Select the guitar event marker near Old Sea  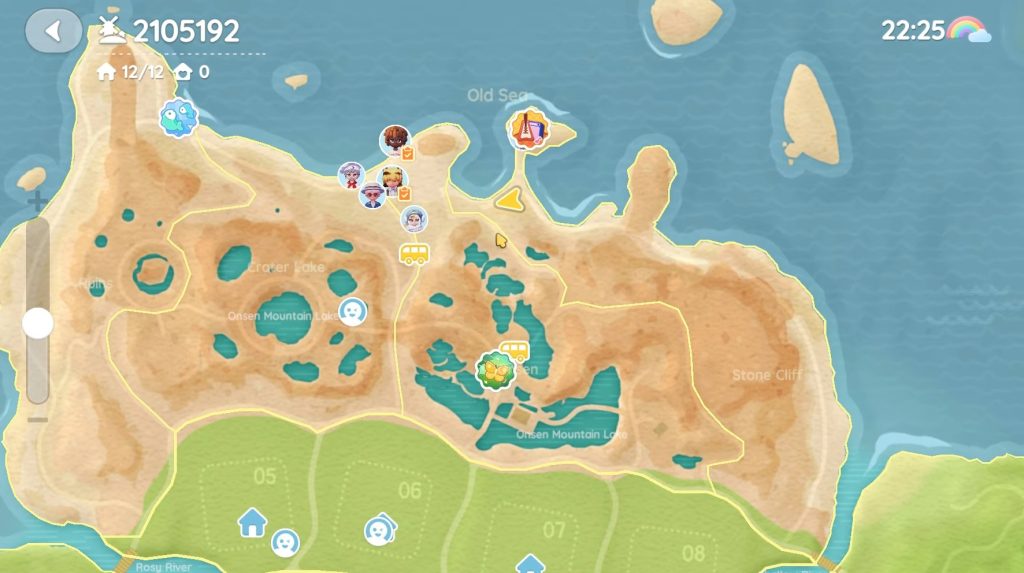(527, 130)
